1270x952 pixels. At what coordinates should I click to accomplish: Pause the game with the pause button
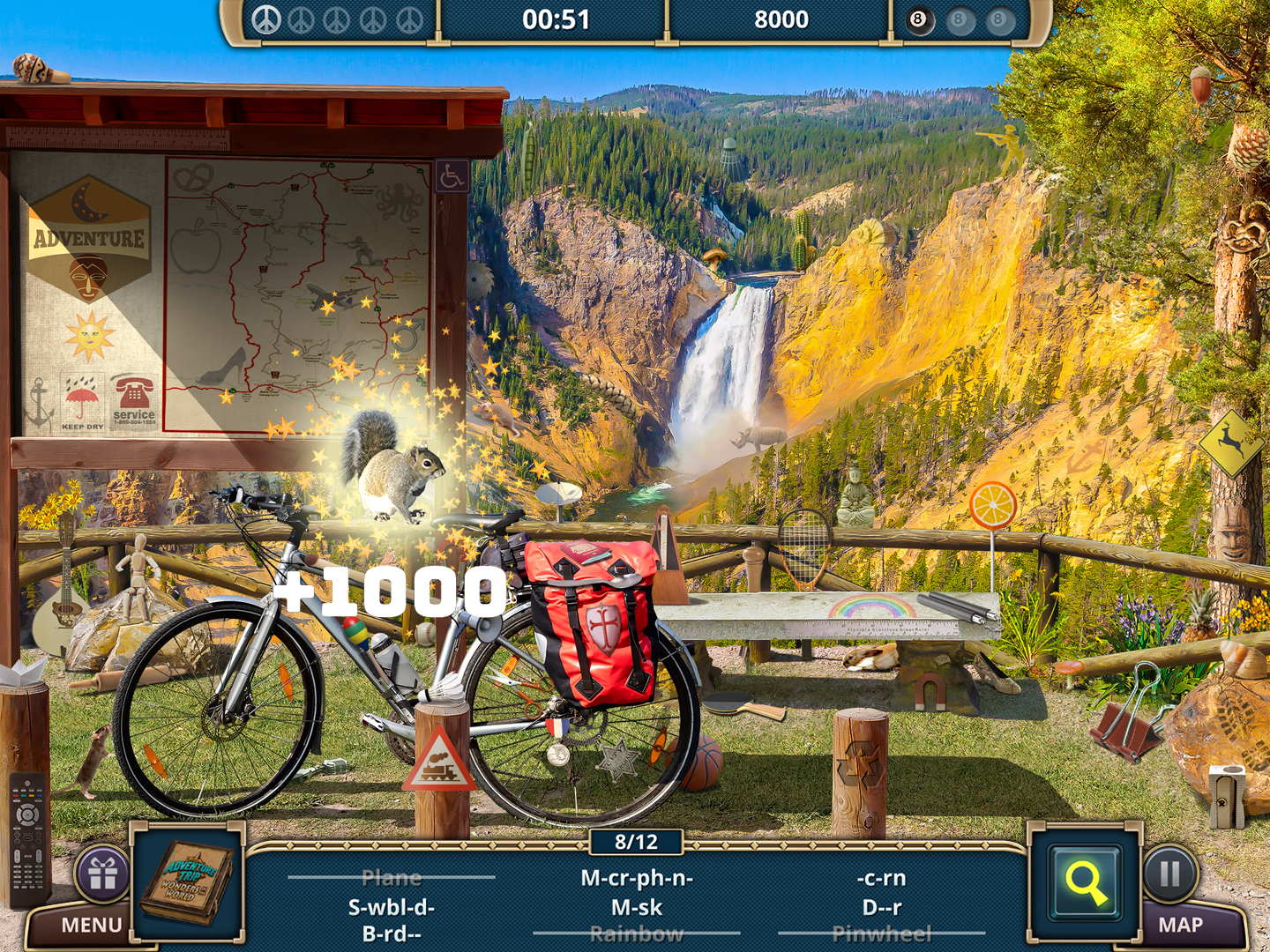pyautogui.click(x=1170, y=874)
